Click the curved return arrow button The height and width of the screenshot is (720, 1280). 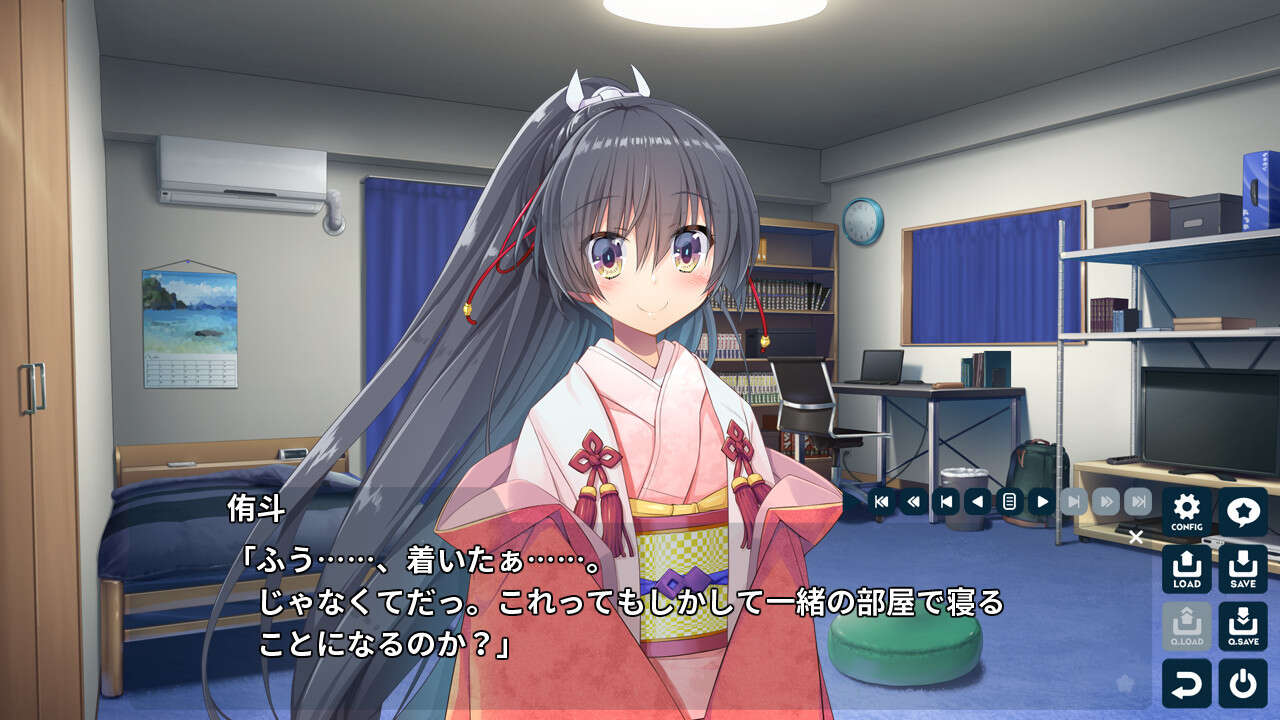tap(1187, 683)
